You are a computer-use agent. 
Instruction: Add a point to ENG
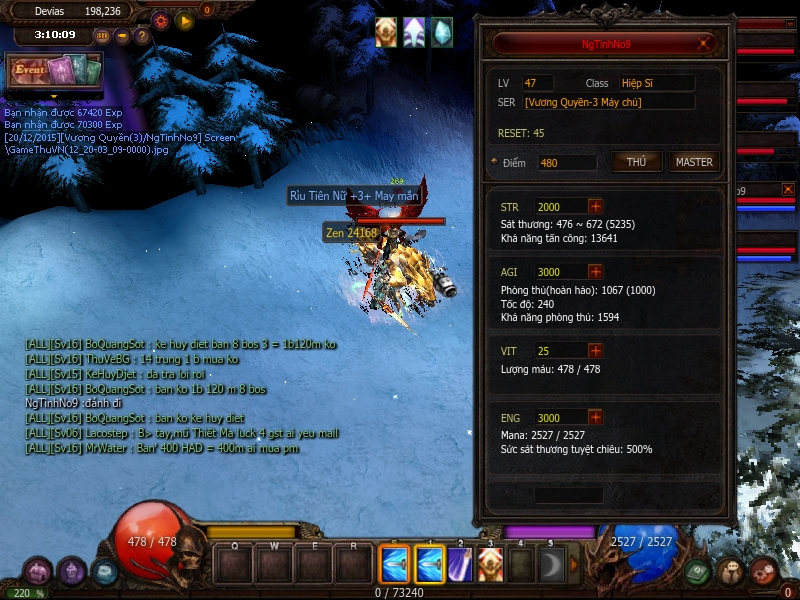[596, 418]
